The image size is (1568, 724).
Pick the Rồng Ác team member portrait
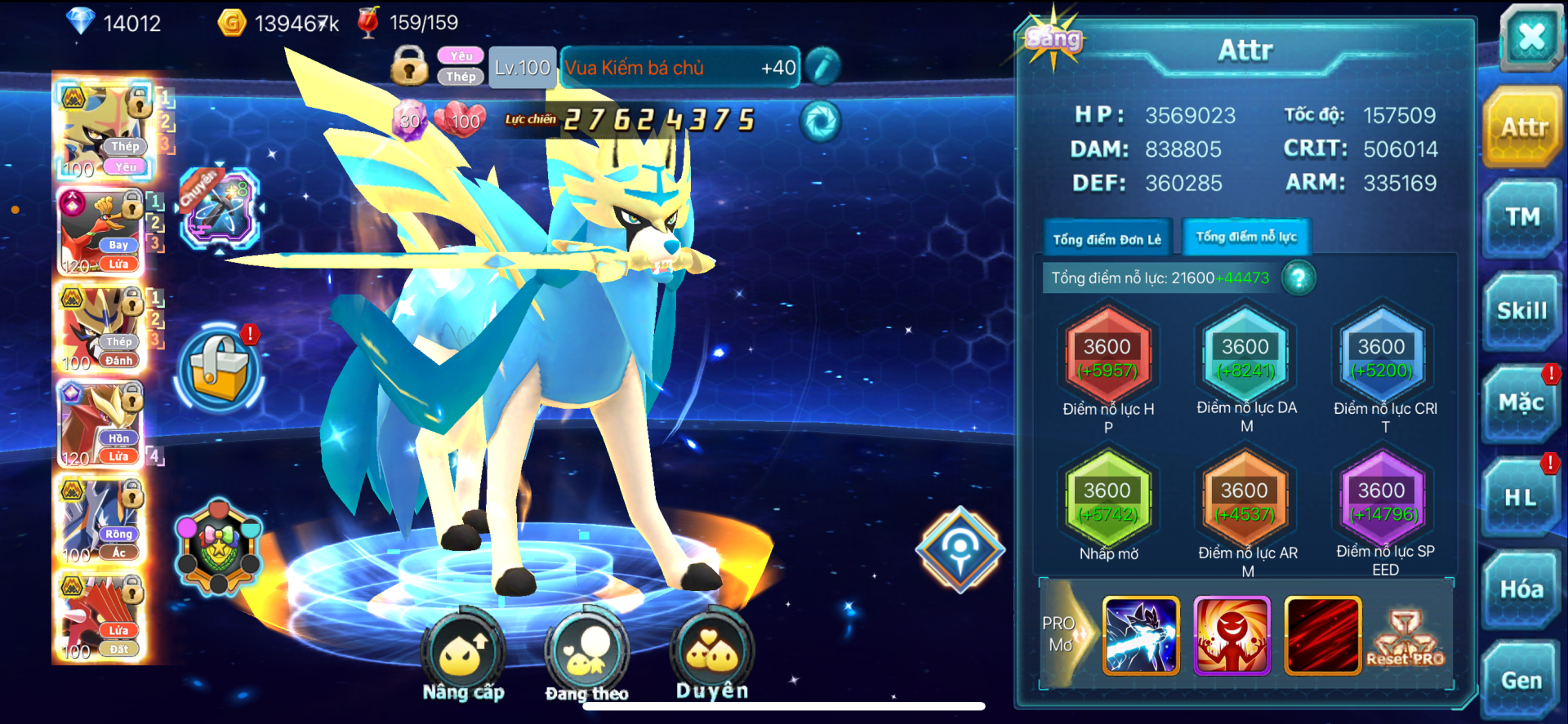tap(102, 522)
